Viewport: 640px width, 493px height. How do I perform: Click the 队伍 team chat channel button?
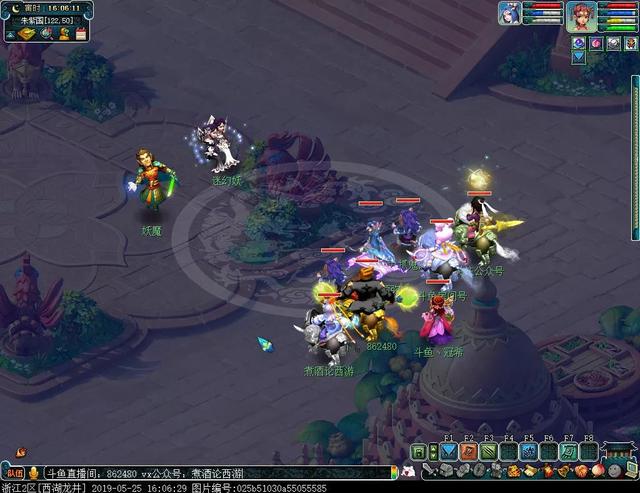13,472
